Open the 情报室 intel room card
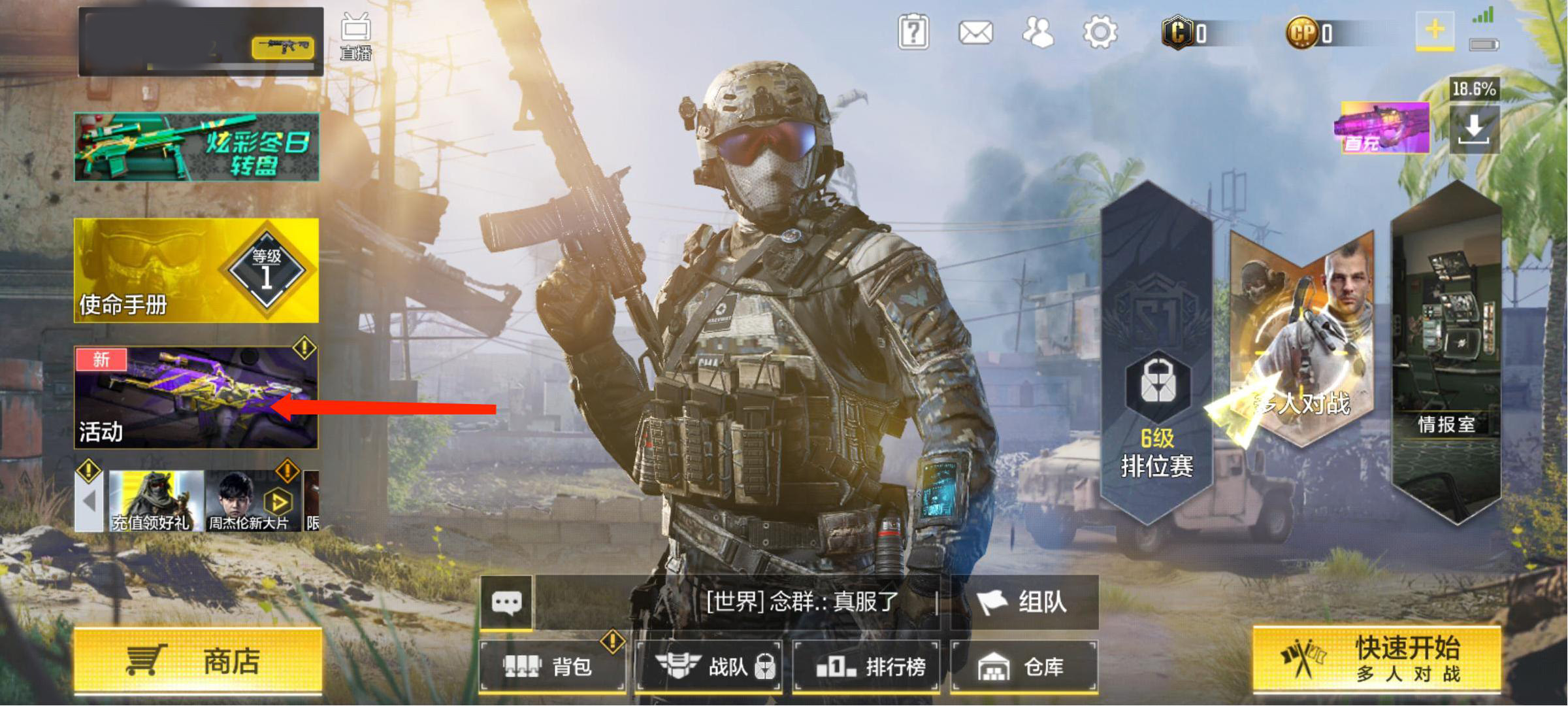This screenshot has height=706, width=1568. [1446, 353]
